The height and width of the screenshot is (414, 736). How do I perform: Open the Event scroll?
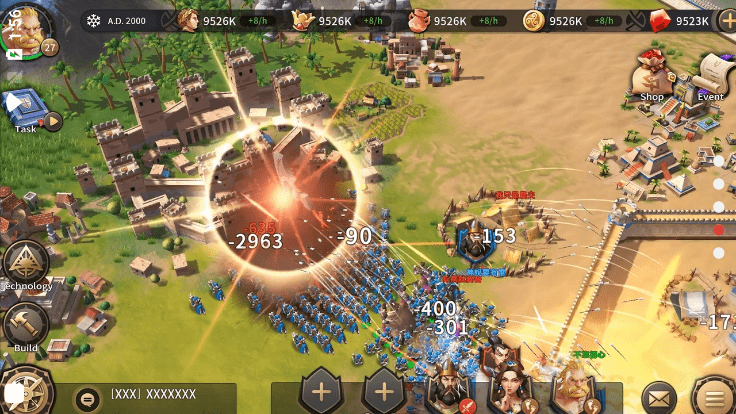pyautogui.click(x=711, y=75)
